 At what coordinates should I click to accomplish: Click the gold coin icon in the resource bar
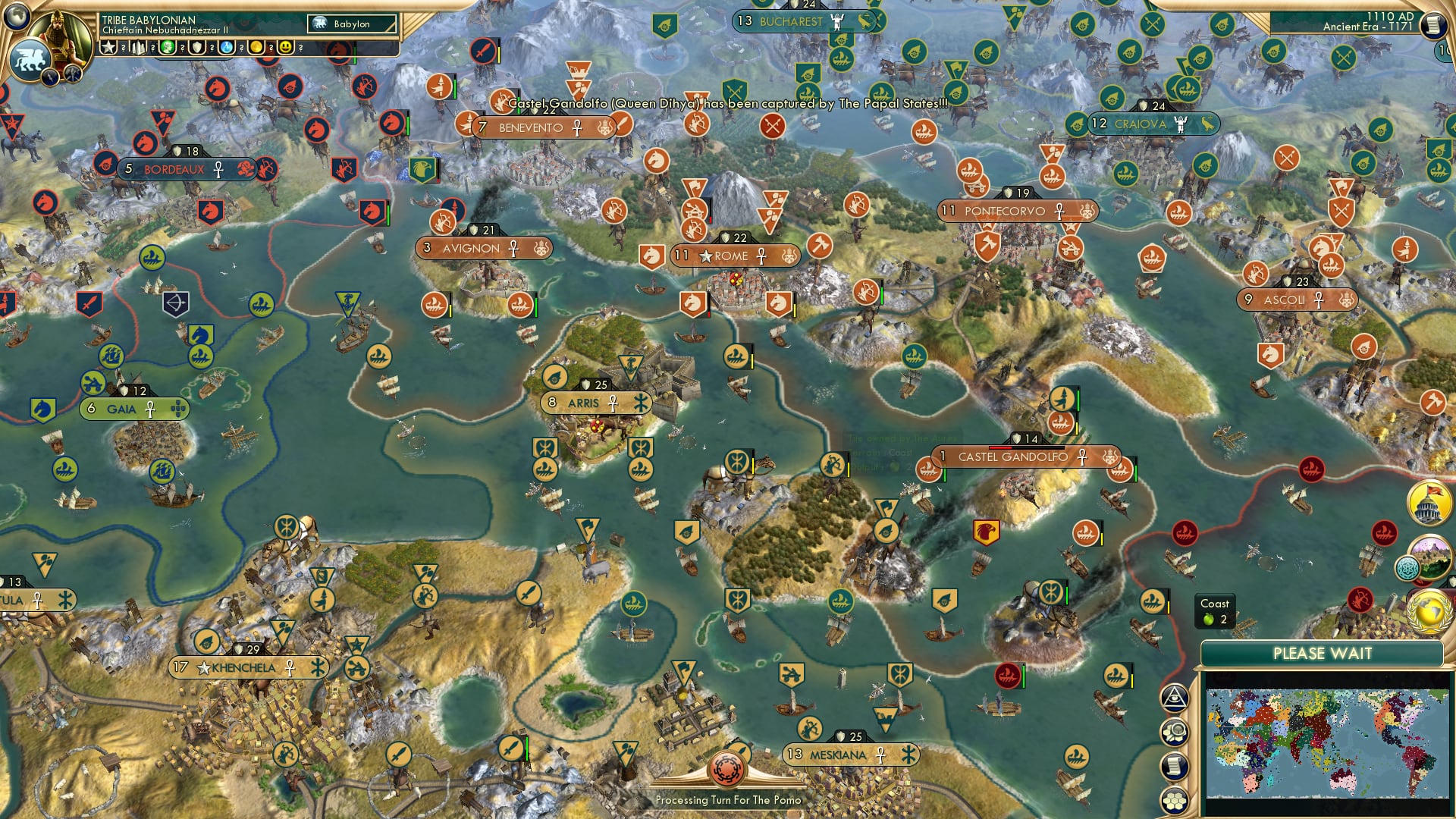257,48
